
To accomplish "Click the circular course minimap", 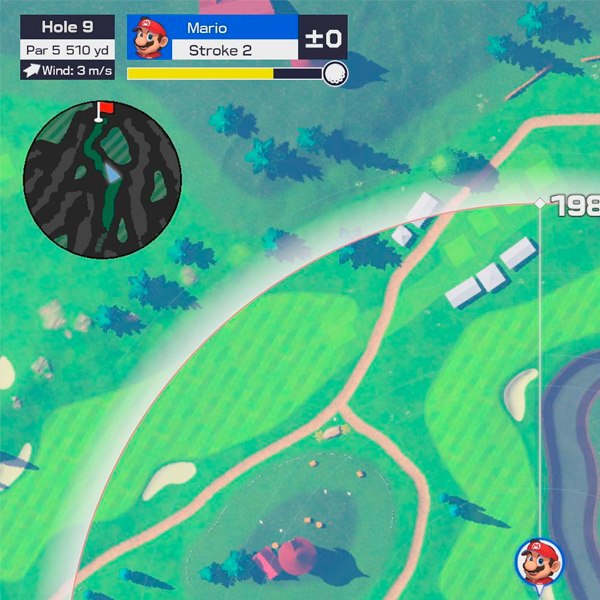I will [x=102, y=178].
